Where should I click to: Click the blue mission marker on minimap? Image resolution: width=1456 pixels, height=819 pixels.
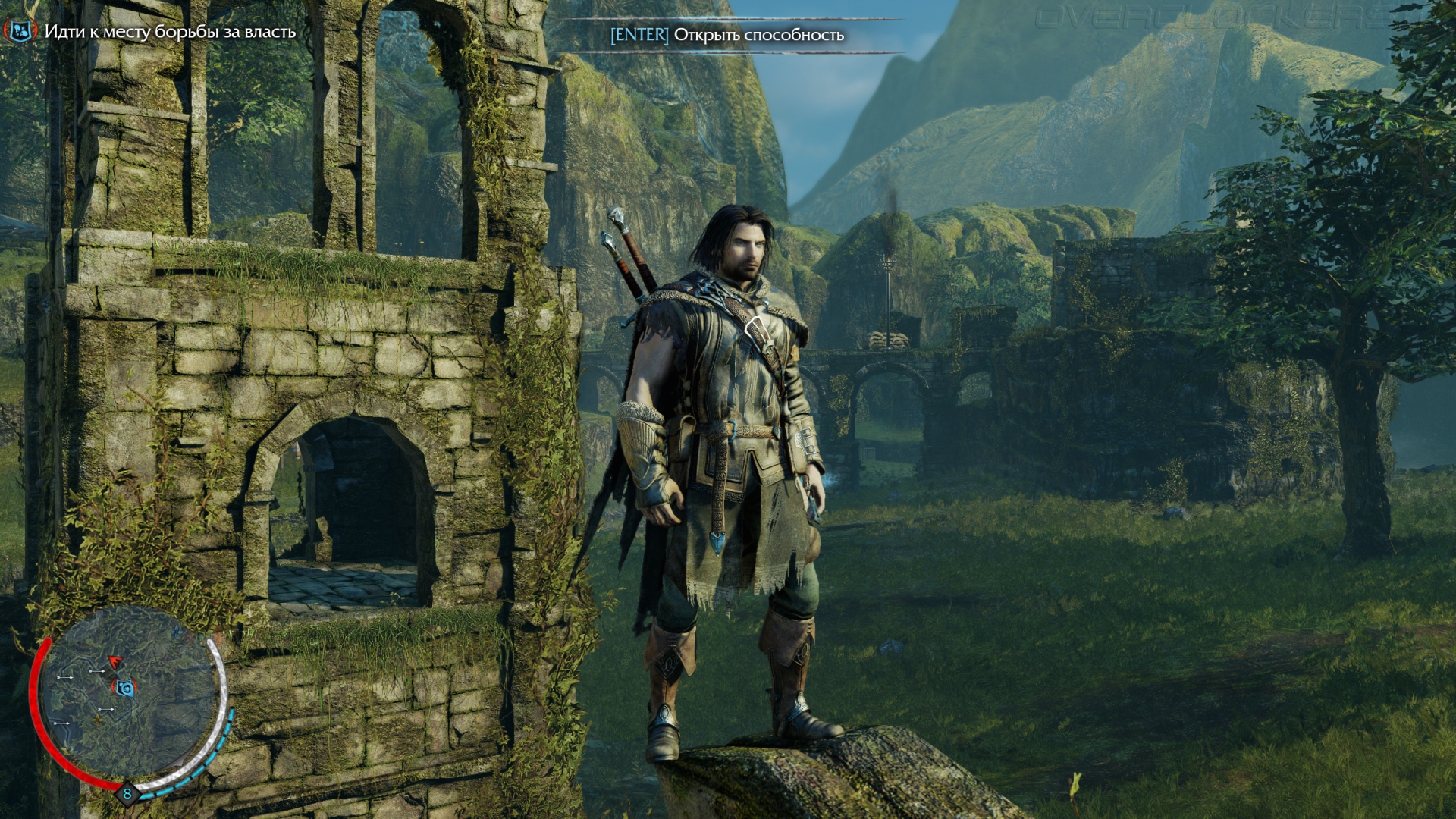pos(125,688)
